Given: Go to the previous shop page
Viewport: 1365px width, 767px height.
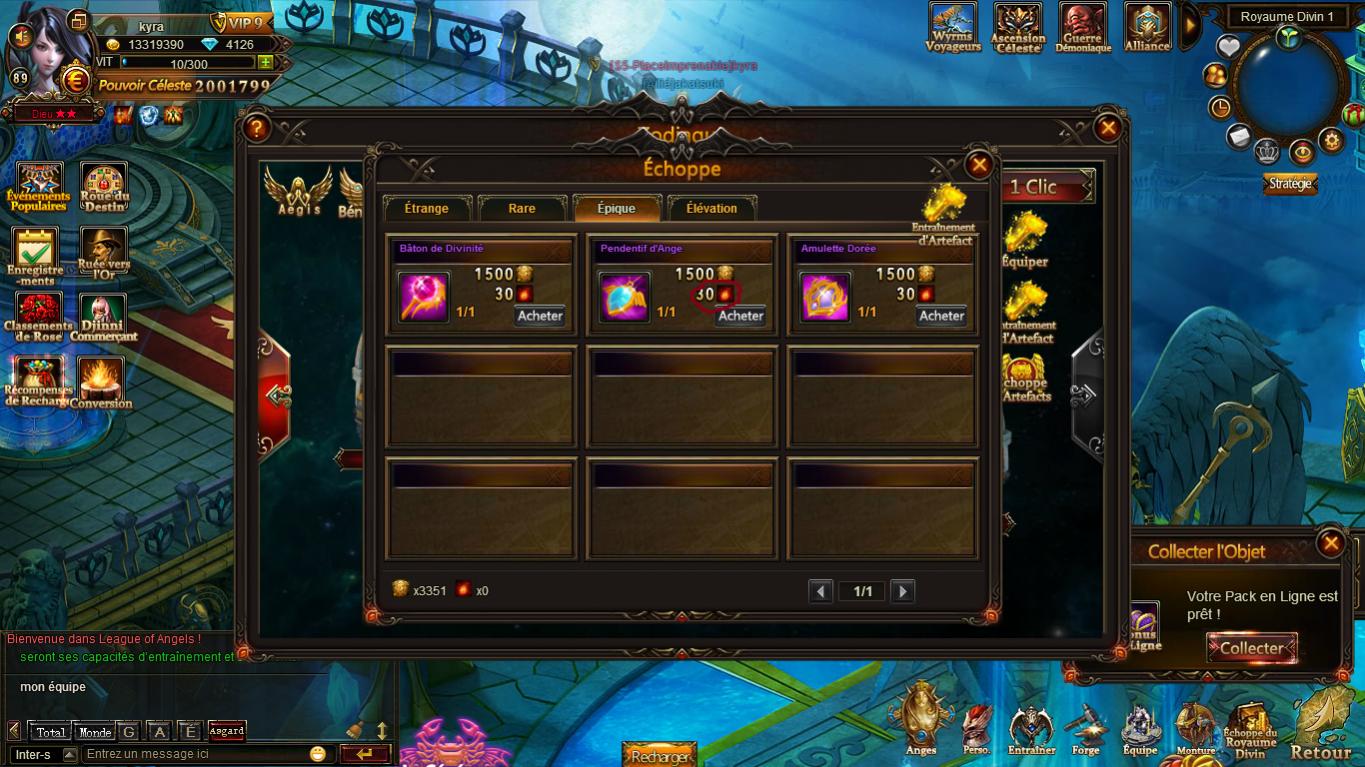Looking at the screenshot, I should [821, 591].
